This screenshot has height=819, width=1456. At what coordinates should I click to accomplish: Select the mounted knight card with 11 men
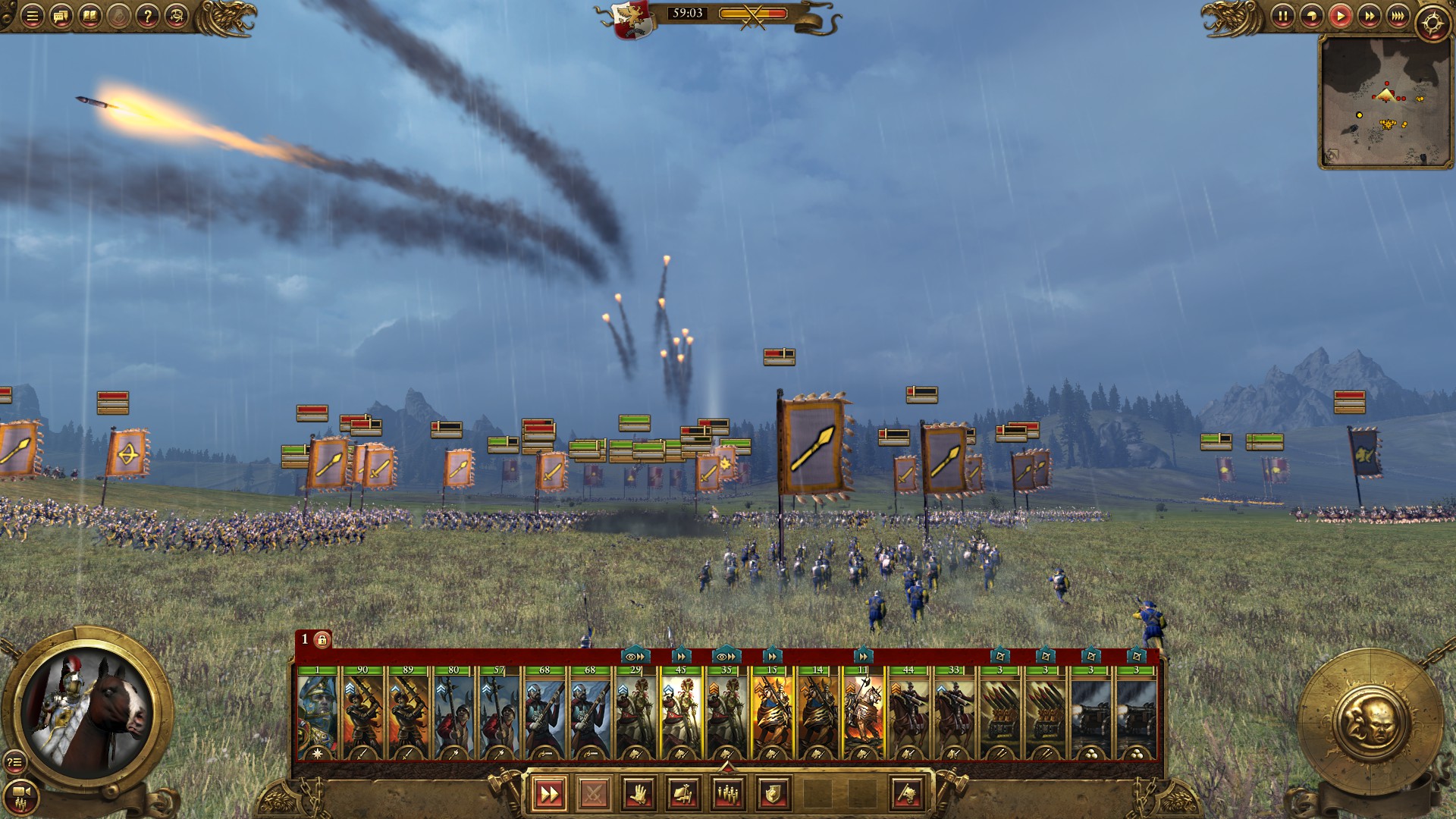[x=863, y=713]
